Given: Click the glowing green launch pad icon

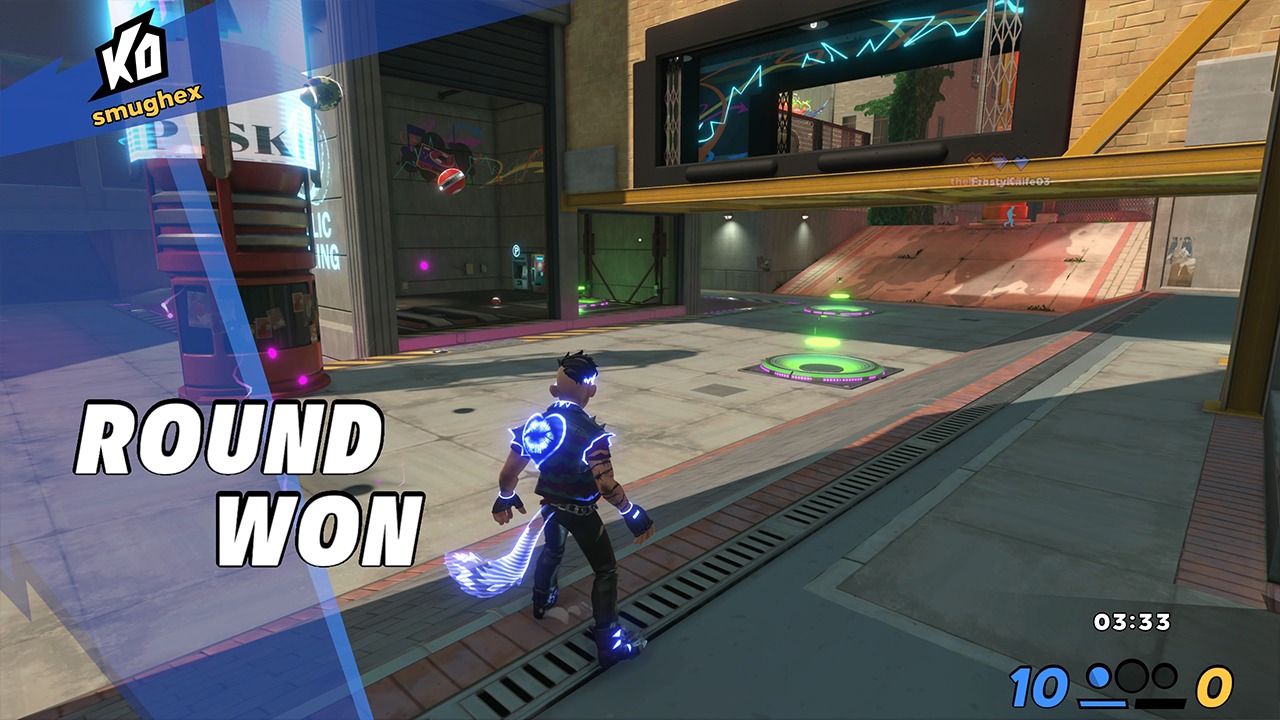Looking at the screenshot, I should pos(818,370).
